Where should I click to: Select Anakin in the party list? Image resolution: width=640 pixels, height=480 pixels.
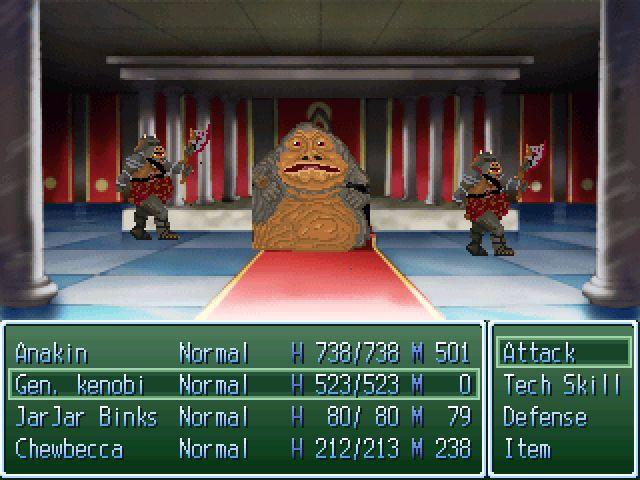[243, 353]
